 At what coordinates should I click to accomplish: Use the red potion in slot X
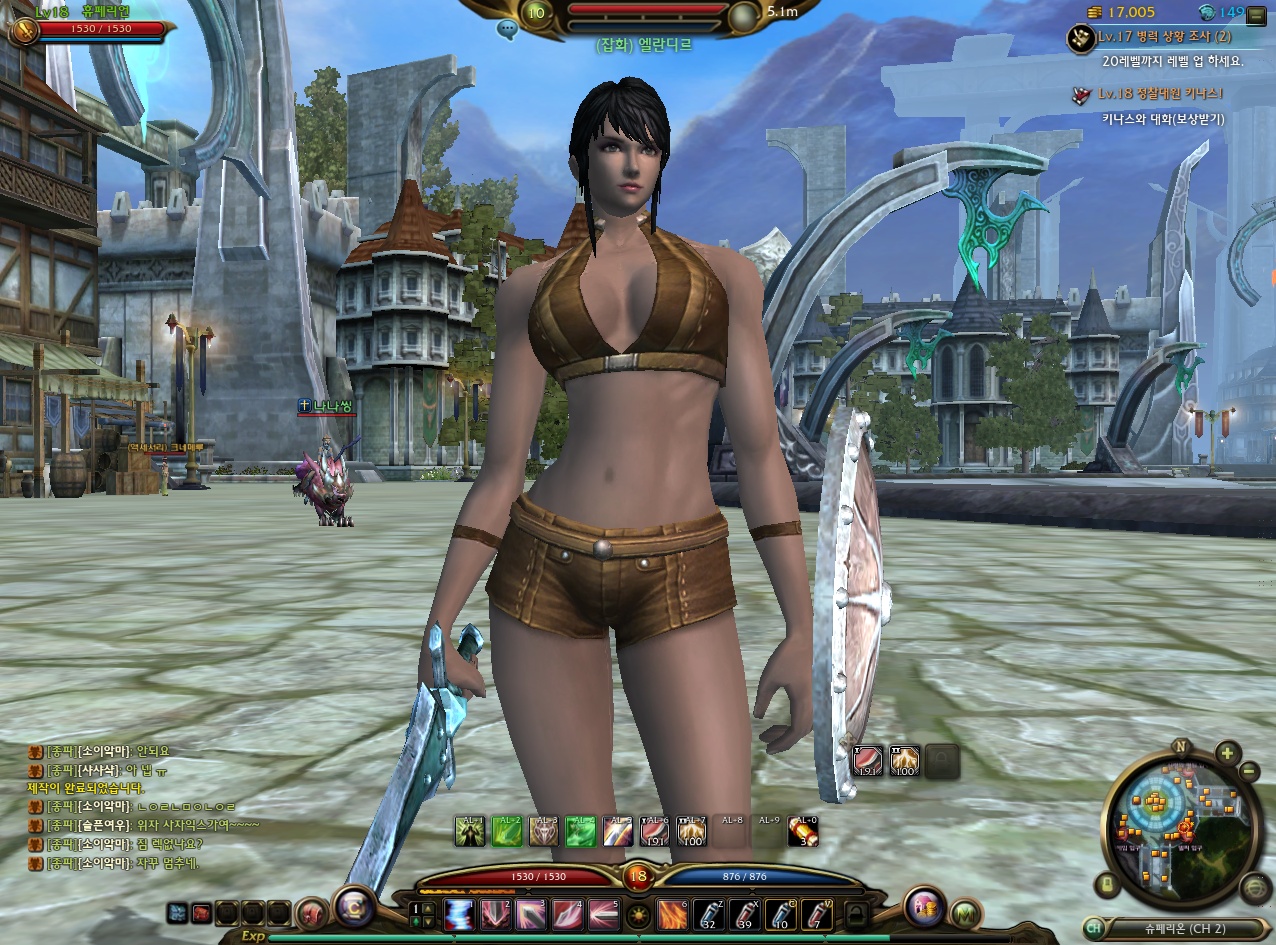(743, 914)
